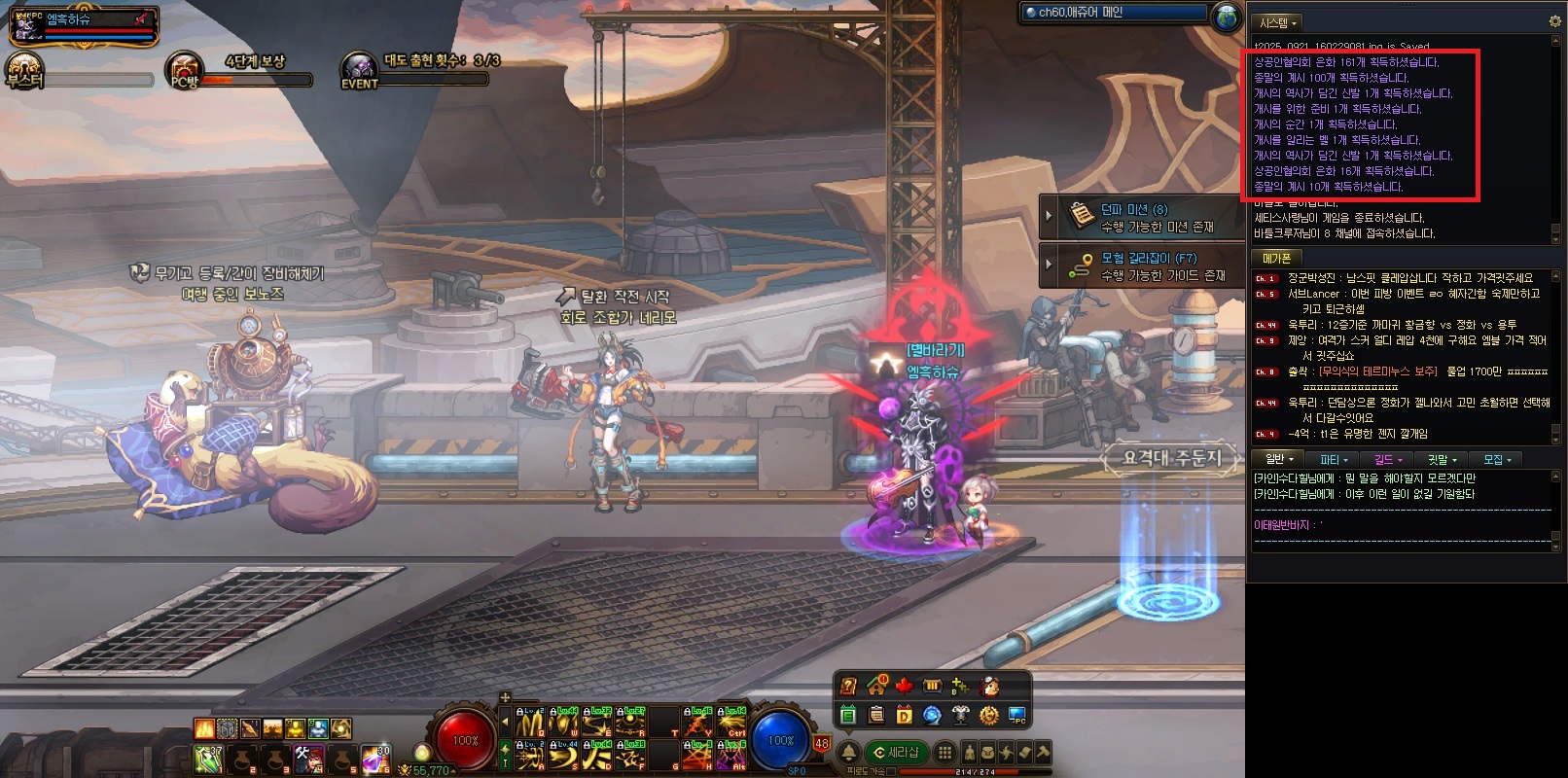Open the green E event calendar

tap(847, 716)
